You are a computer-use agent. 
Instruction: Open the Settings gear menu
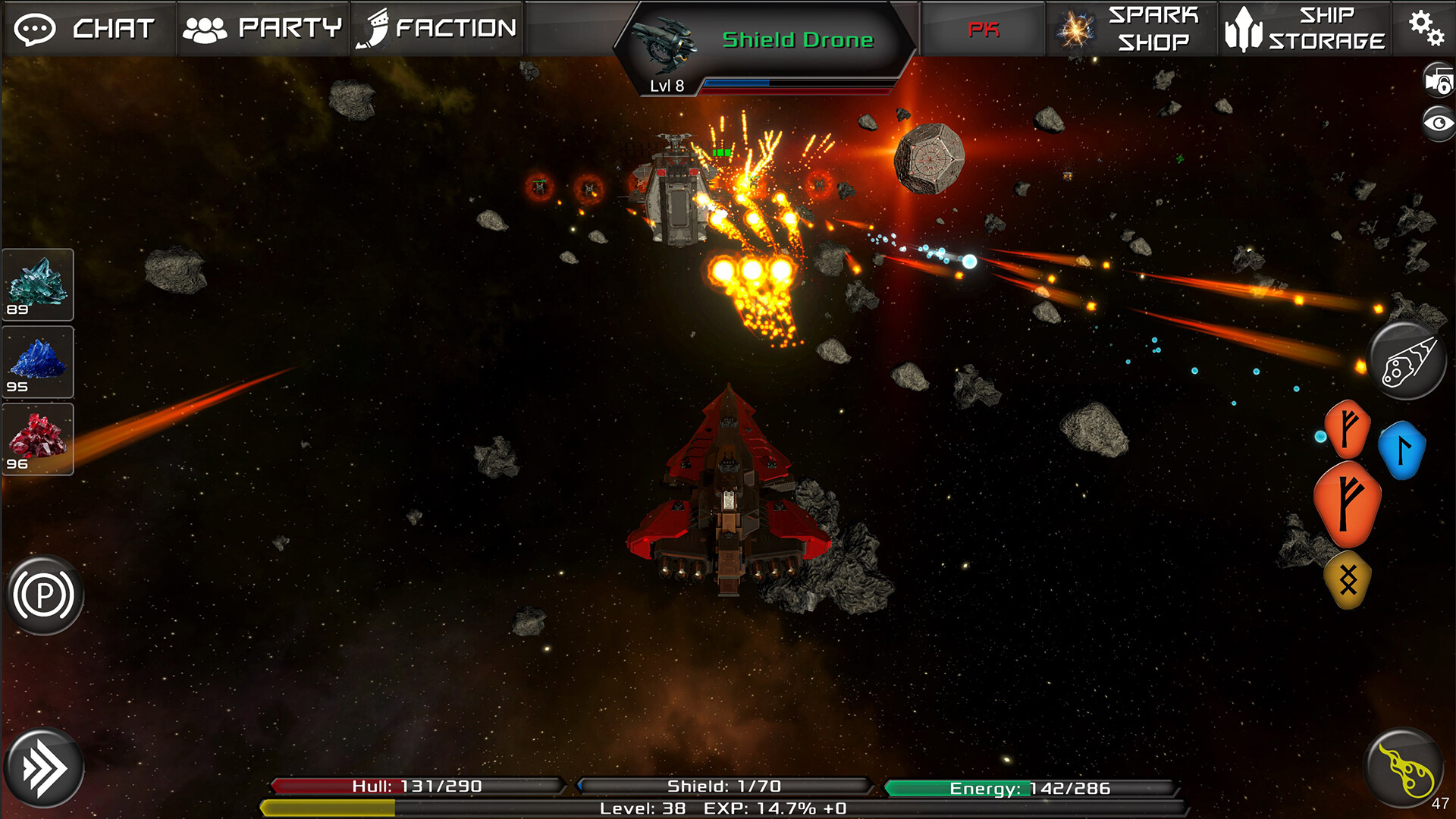coord(1429,29)
